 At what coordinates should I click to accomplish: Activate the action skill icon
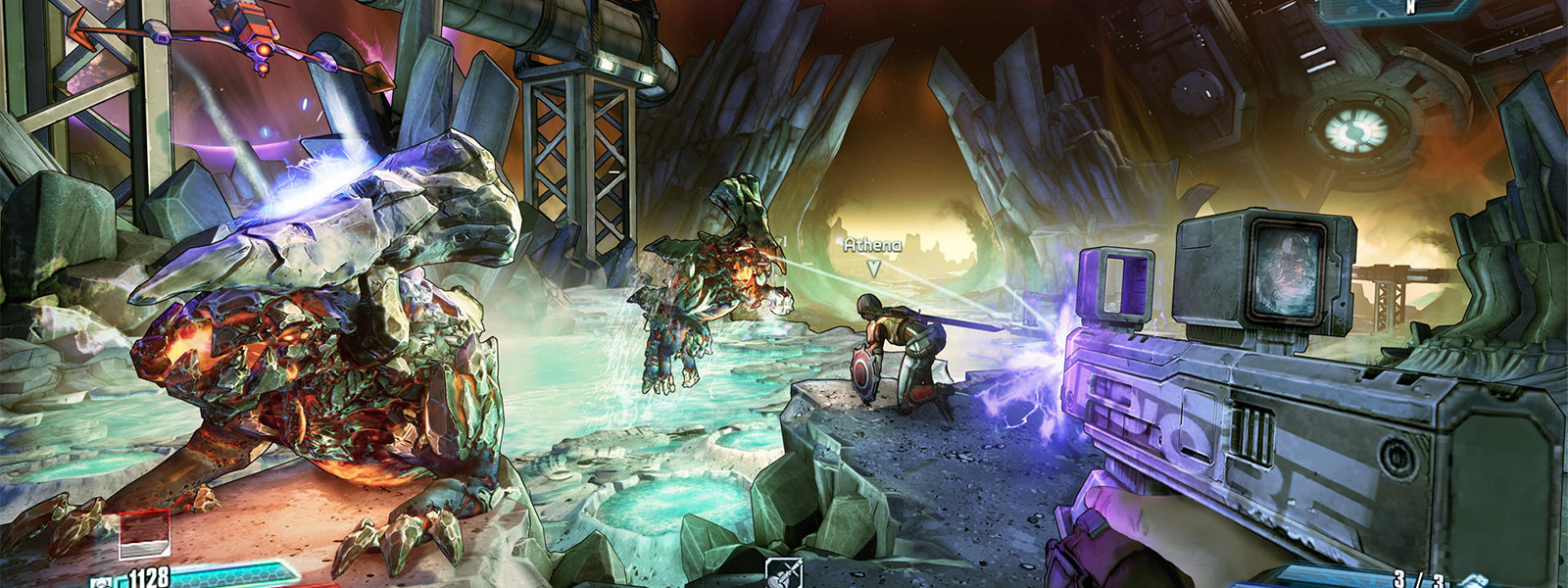click(x=784, y=573)
